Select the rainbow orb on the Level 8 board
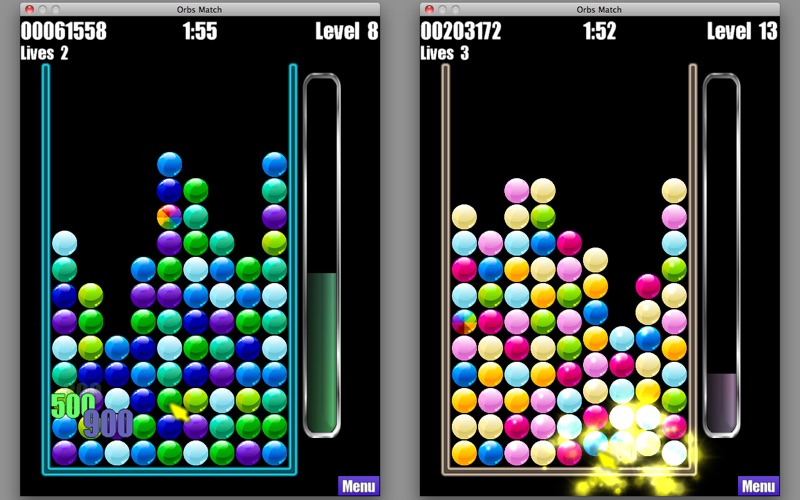 (169, 217)
